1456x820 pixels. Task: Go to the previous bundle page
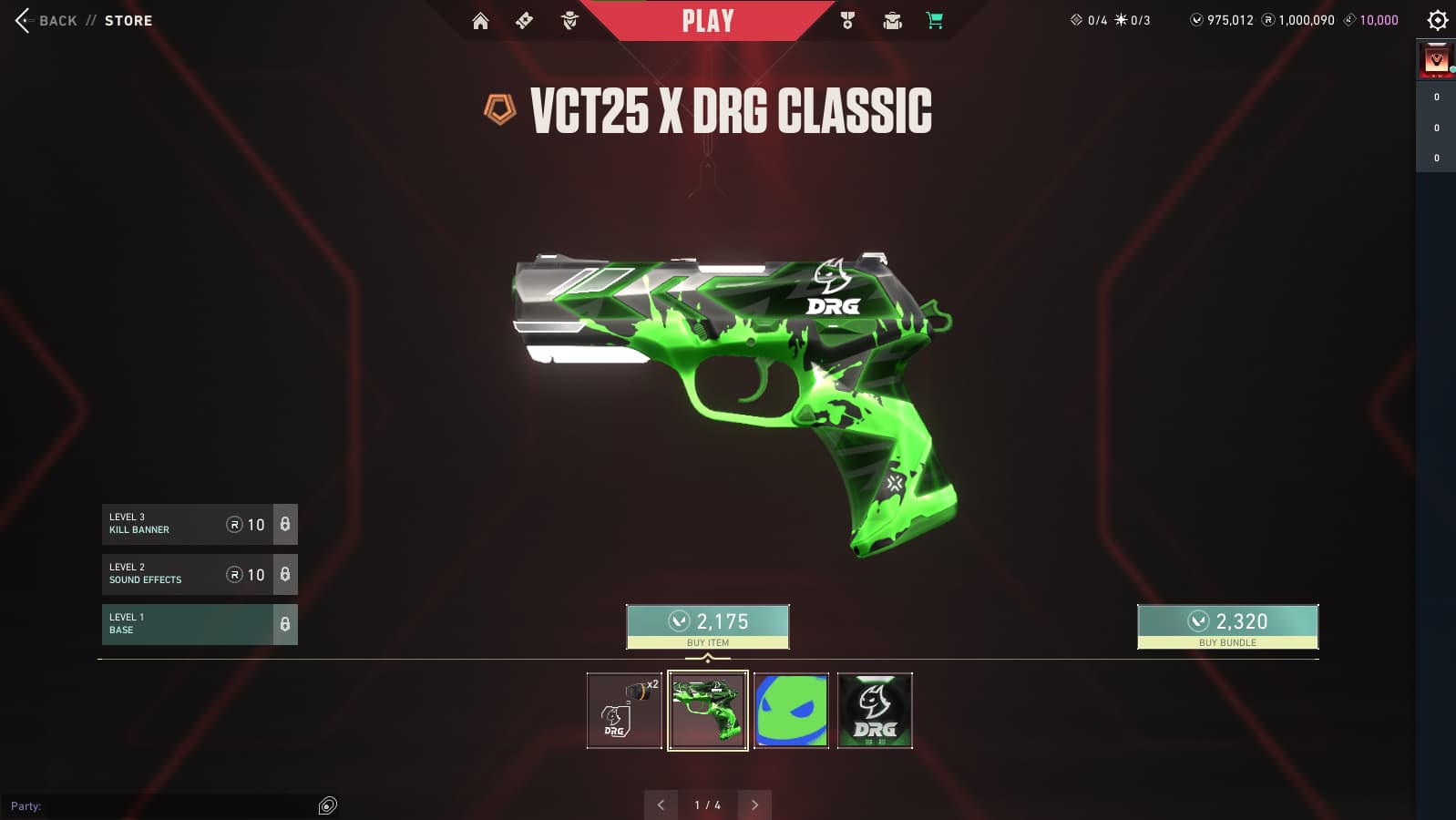pyautogui.click(x=661, y=805)
